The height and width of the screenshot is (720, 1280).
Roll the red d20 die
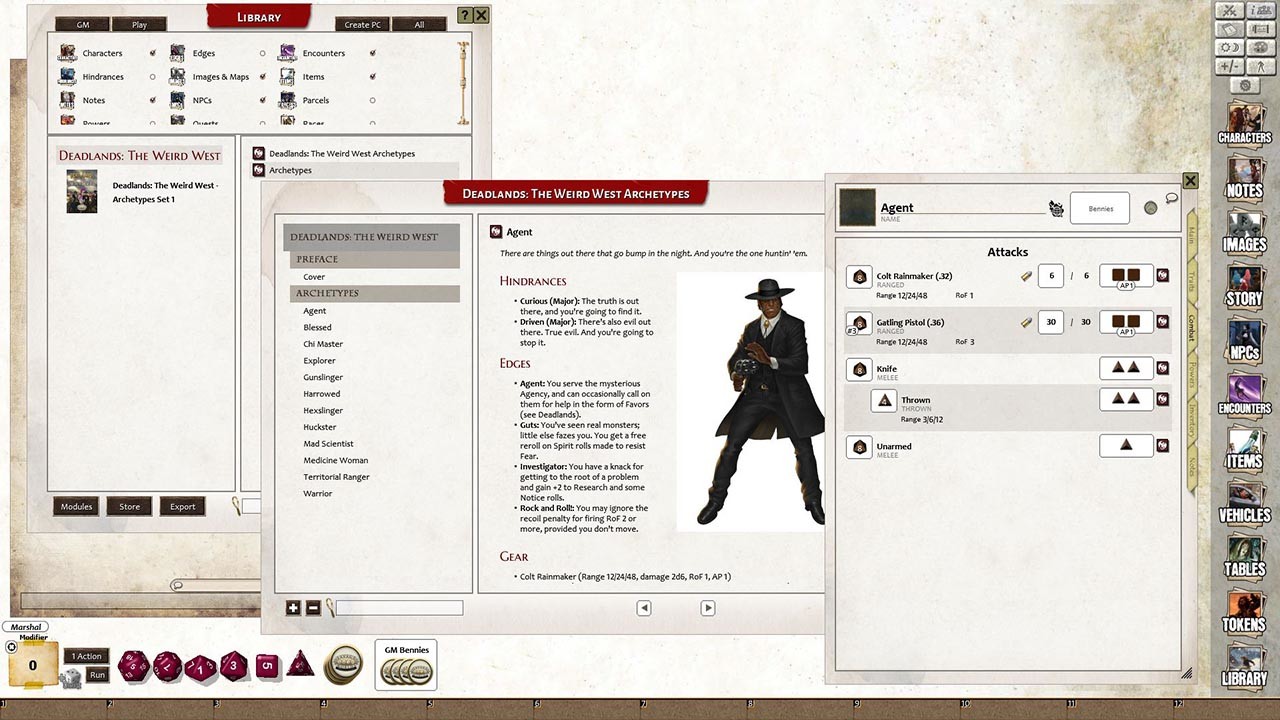(133, 667)
